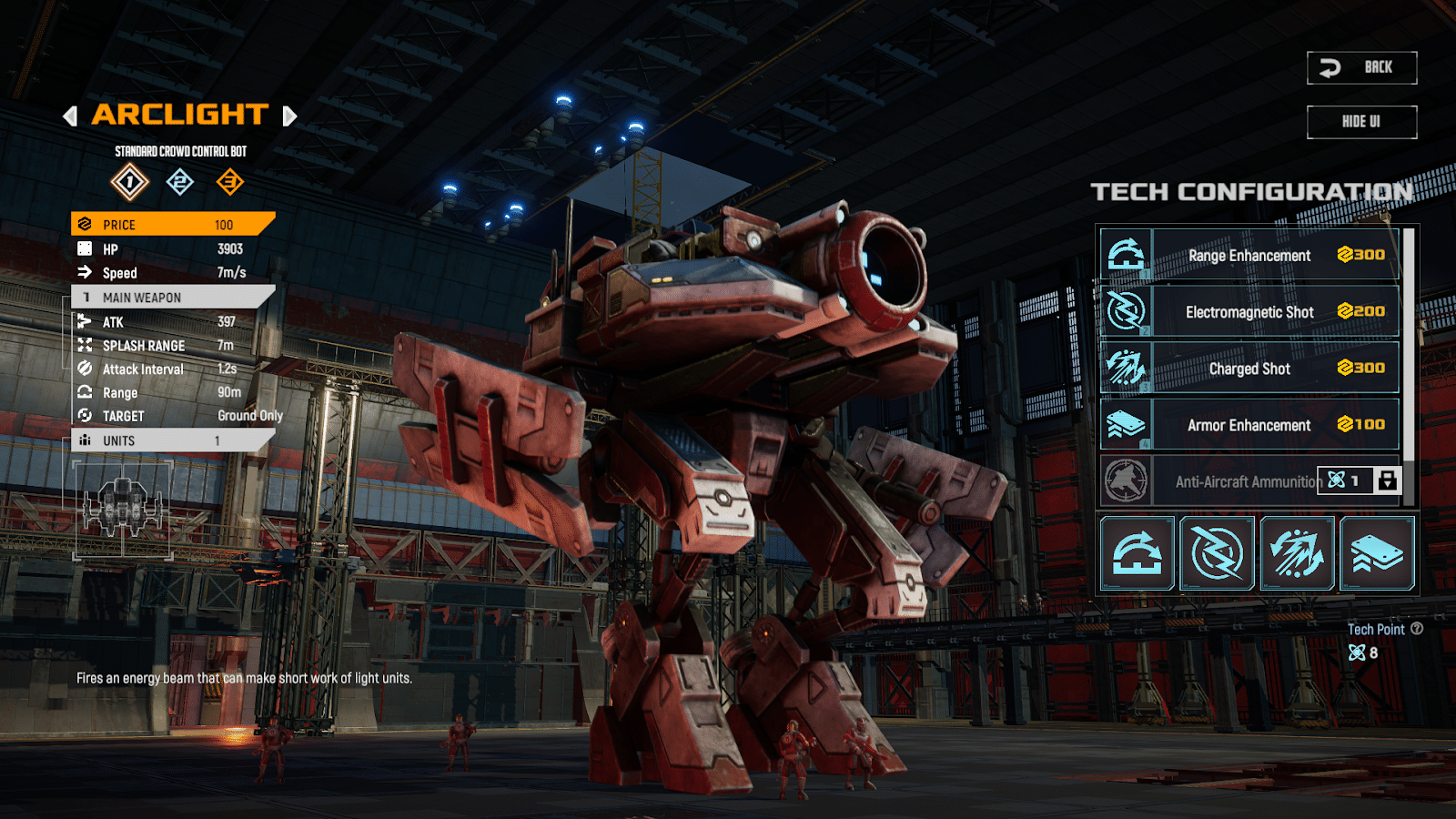Click the equipped Armor Enhancement slot icon
The width and height of the screenshot is (1456, 819).
(x=1378, y=553)
